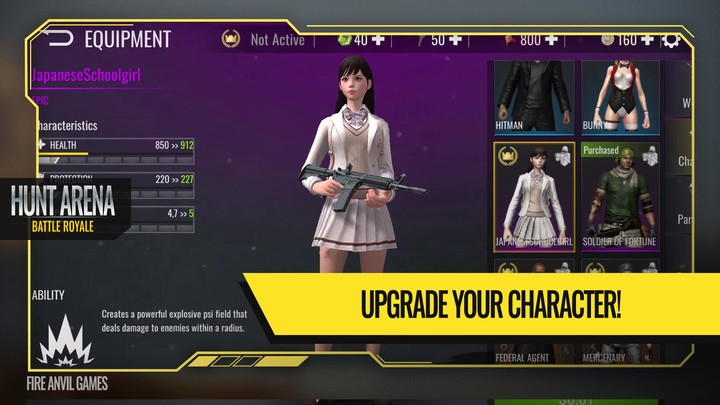Open settings via the gear icon
The image size is (720, 405).
click(x=672, y=41)
